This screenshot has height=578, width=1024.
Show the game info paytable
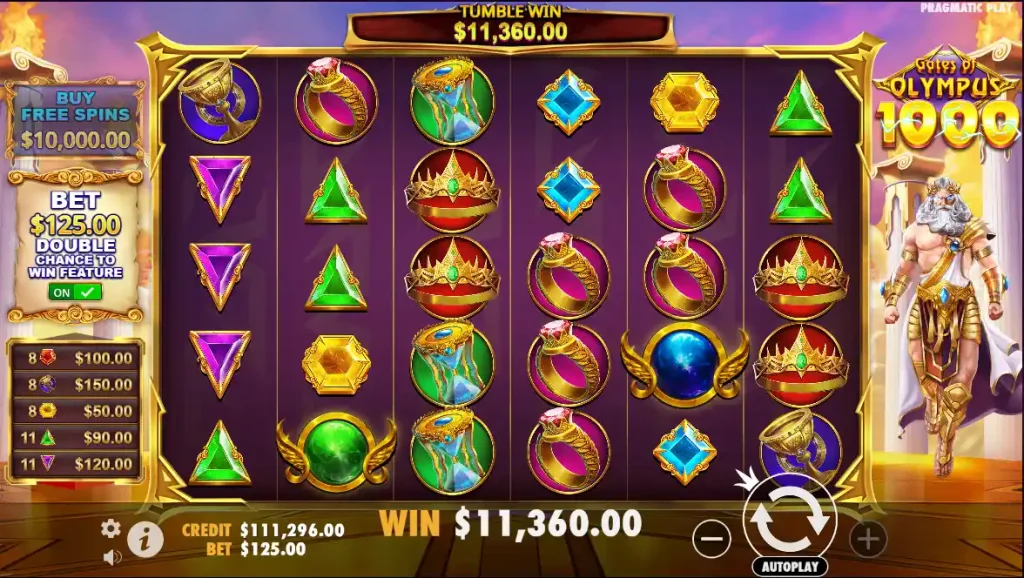(146, 539)
